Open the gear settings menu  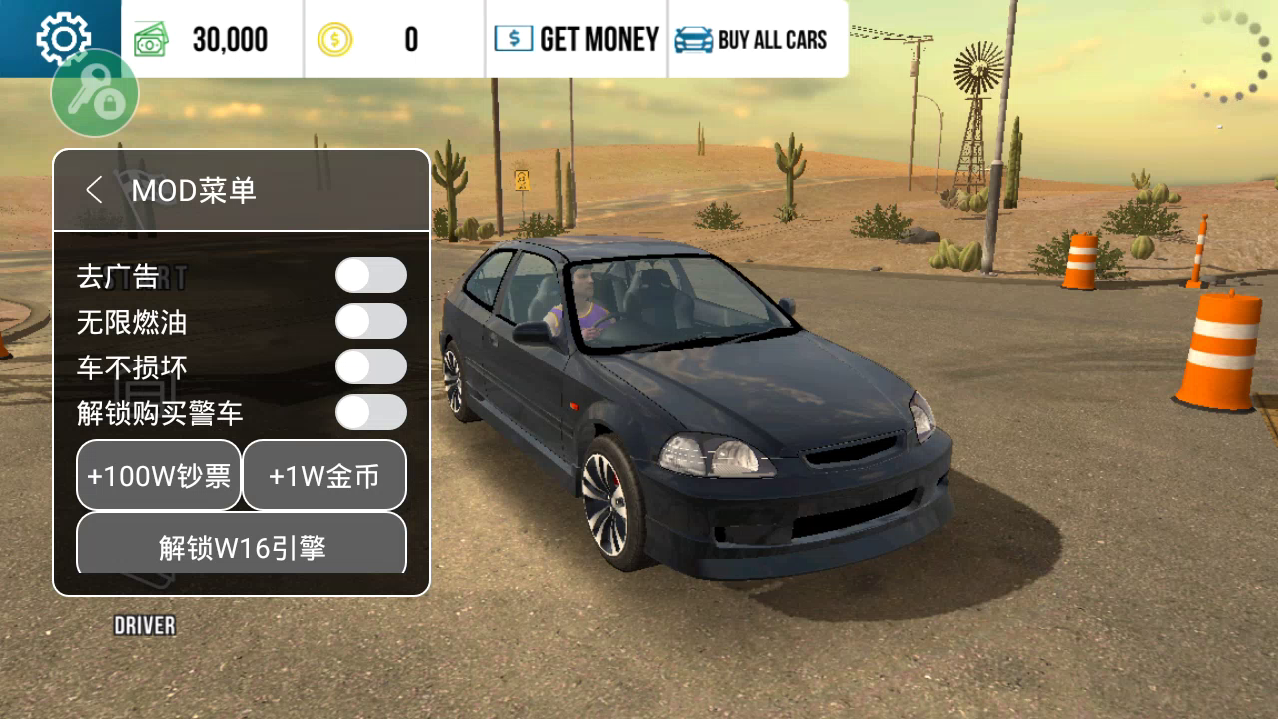[62, 37]
